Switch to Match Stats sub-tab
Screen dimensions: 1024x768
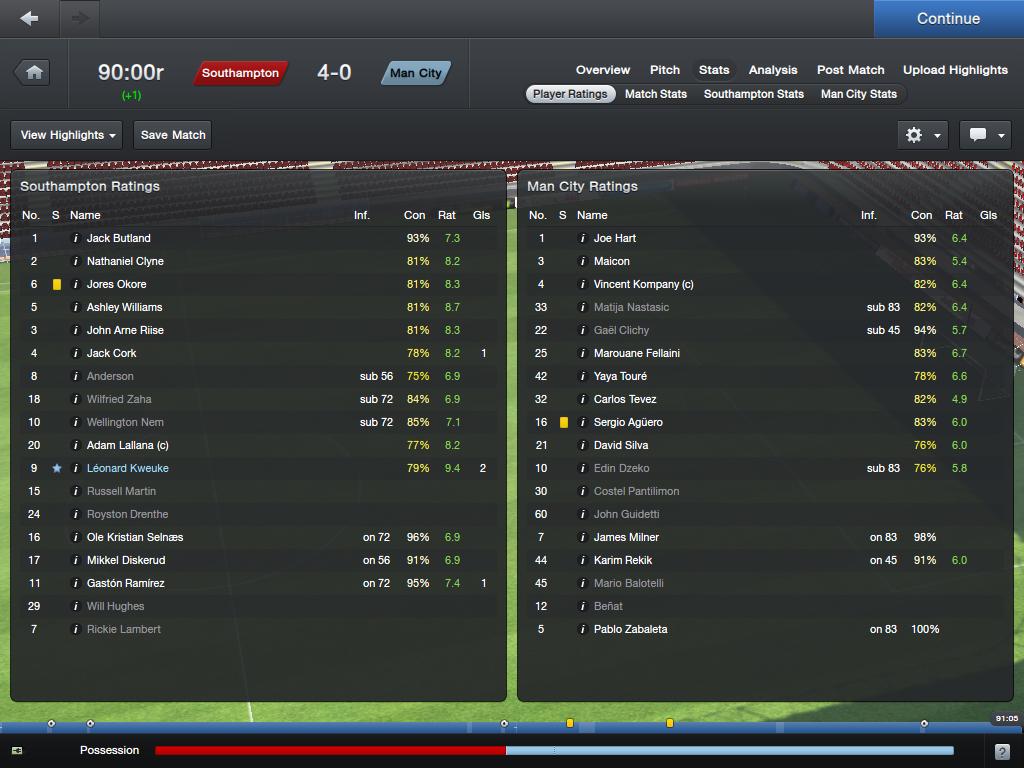pyautogui.click(x=656, y=94)
